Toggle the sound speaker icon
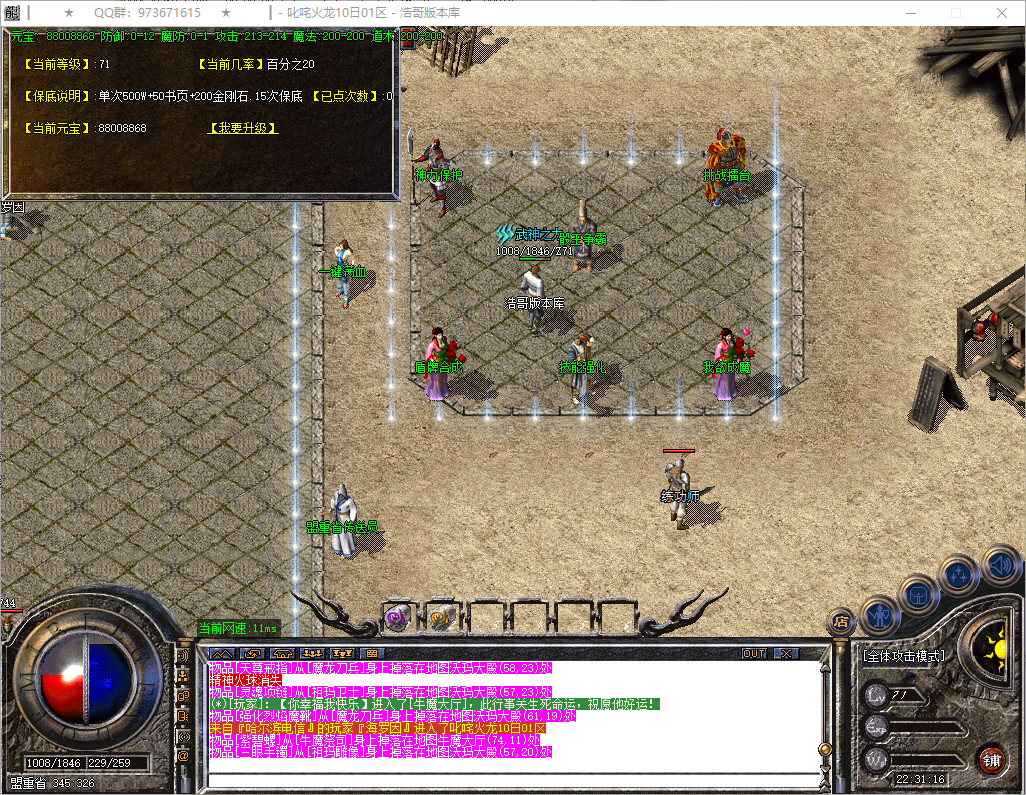Viewport: 1026px width, 795px height. coord(999,565)
